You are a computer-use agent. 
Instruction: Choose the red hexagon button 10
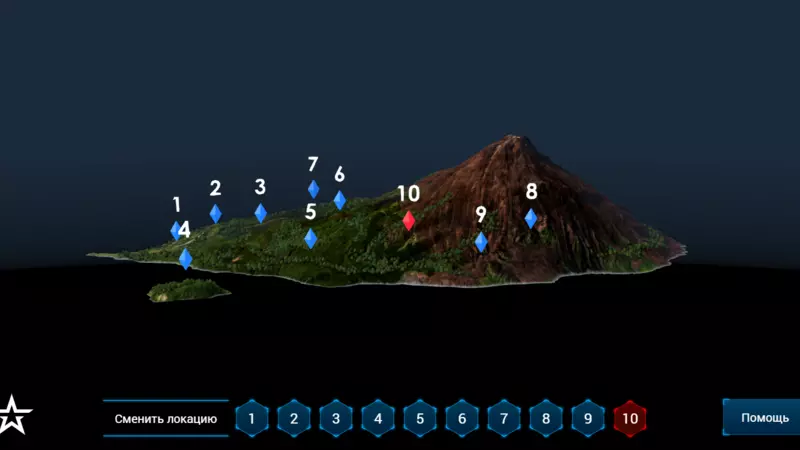[x=630, y=418]
